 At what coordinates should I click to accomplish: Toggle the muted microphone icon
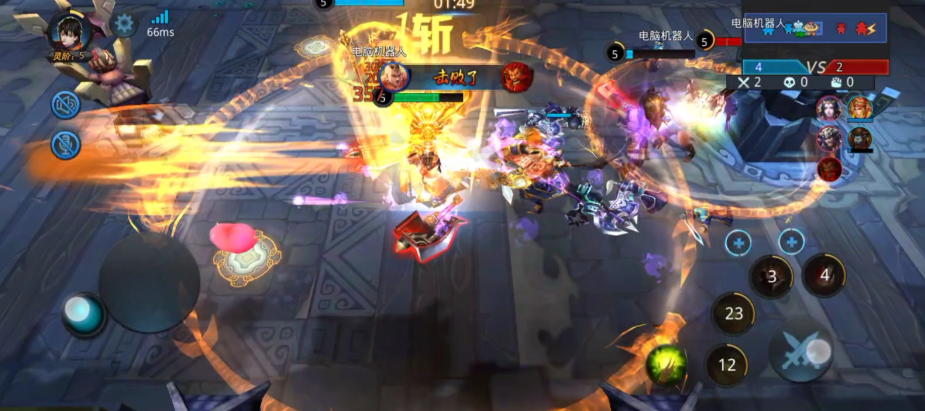(66, 145)
